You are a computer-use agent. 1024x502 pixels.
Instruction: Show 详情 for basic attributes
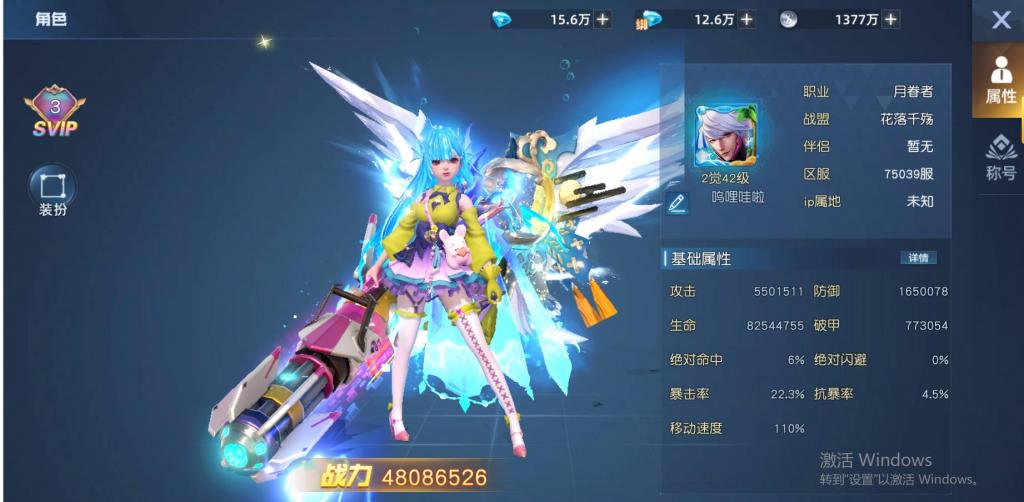918,258
